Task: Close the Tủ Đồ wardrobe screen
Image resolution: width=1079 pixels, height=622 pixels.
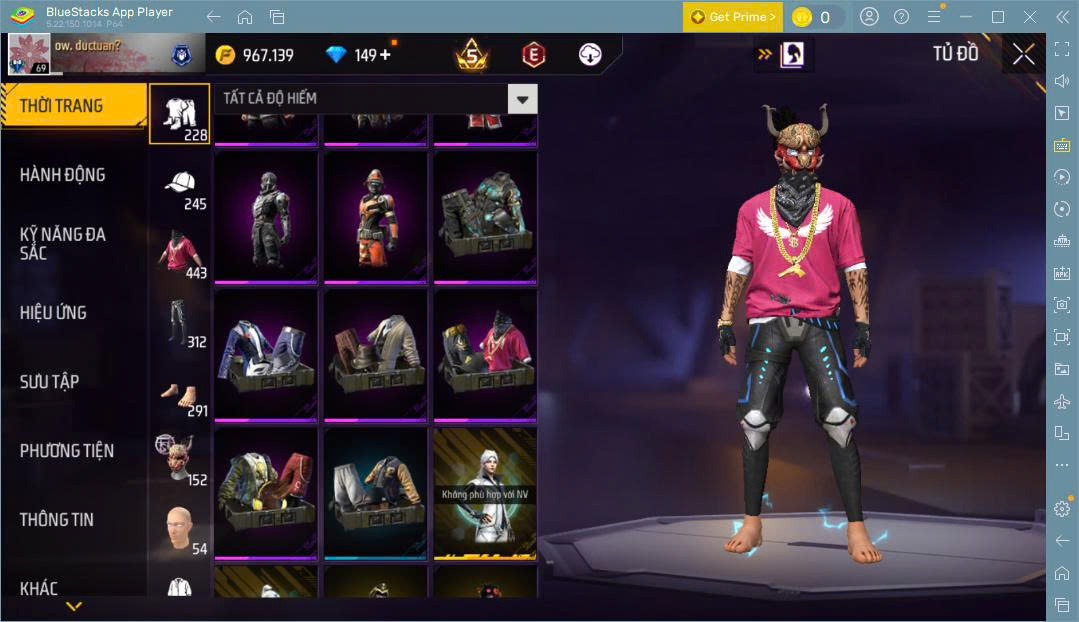Action: (1023, 54)
